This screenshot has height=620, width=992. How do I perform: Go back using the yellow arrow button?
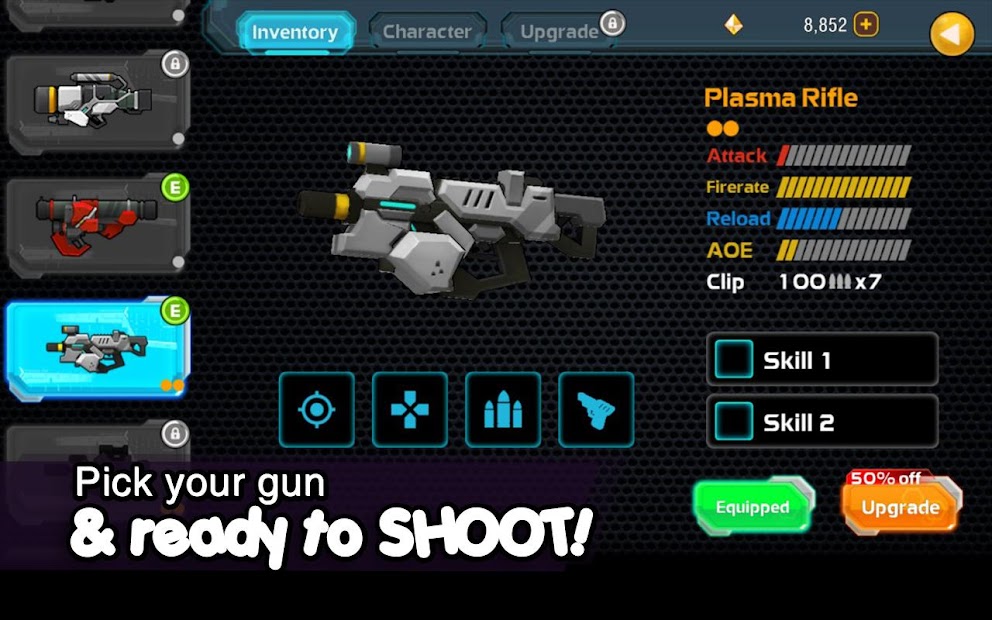click(951, 36)
